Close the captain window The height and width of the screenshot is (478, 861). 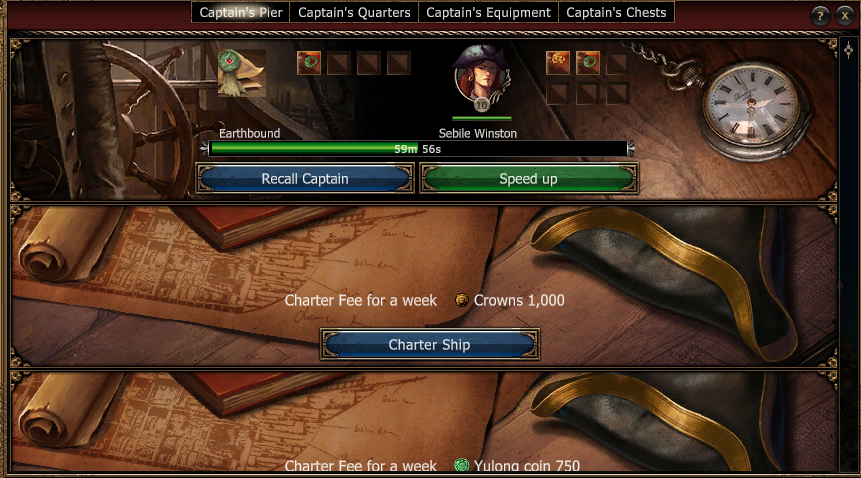[x=843, y=16]
